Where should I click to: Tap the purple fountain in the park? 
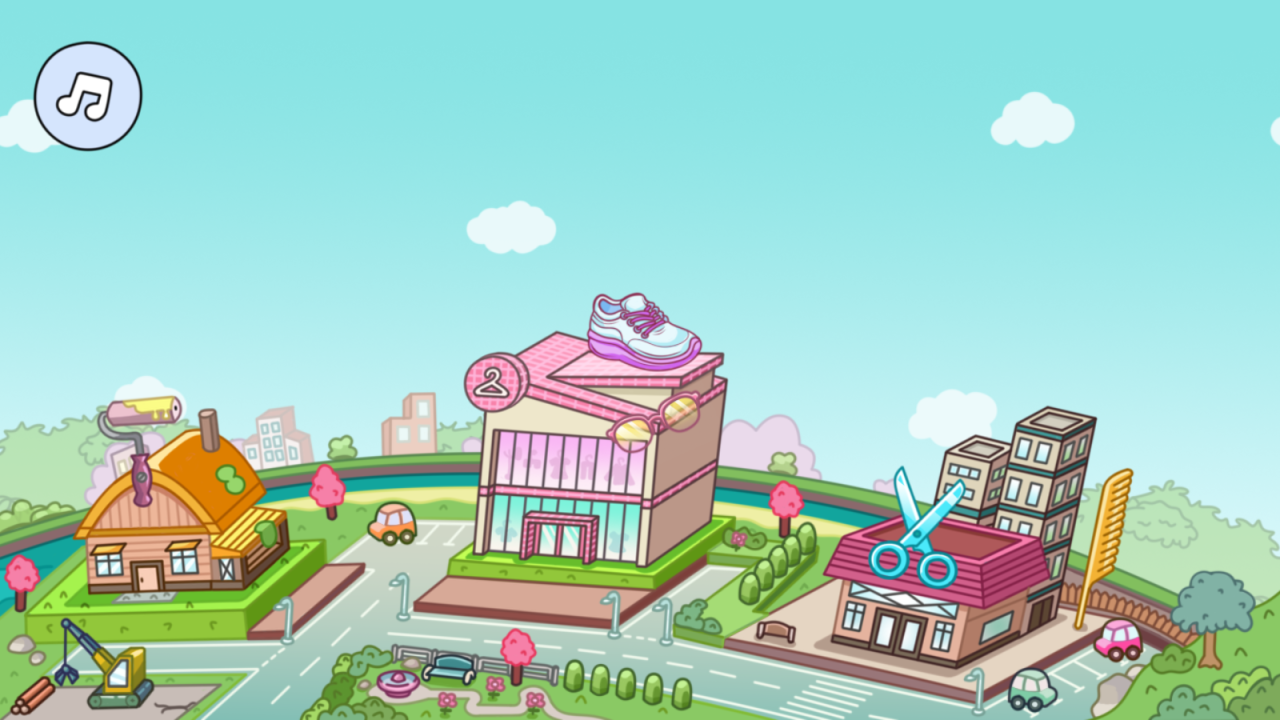[x=397, y=682]
